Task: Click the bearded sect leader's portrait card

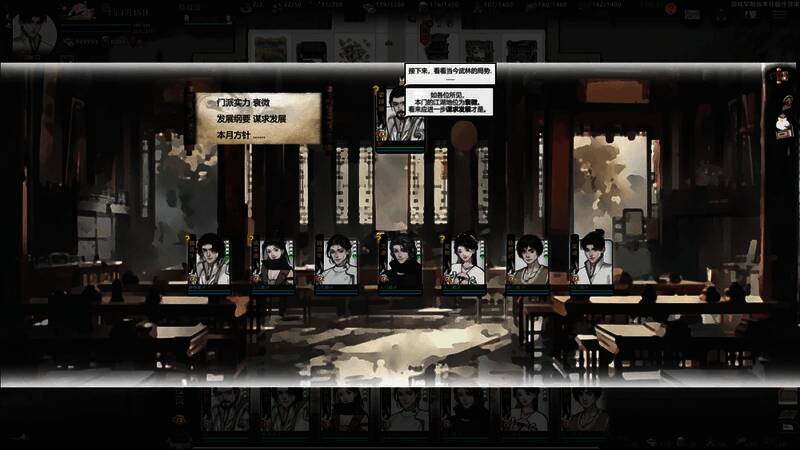Action: coord(399,118)
